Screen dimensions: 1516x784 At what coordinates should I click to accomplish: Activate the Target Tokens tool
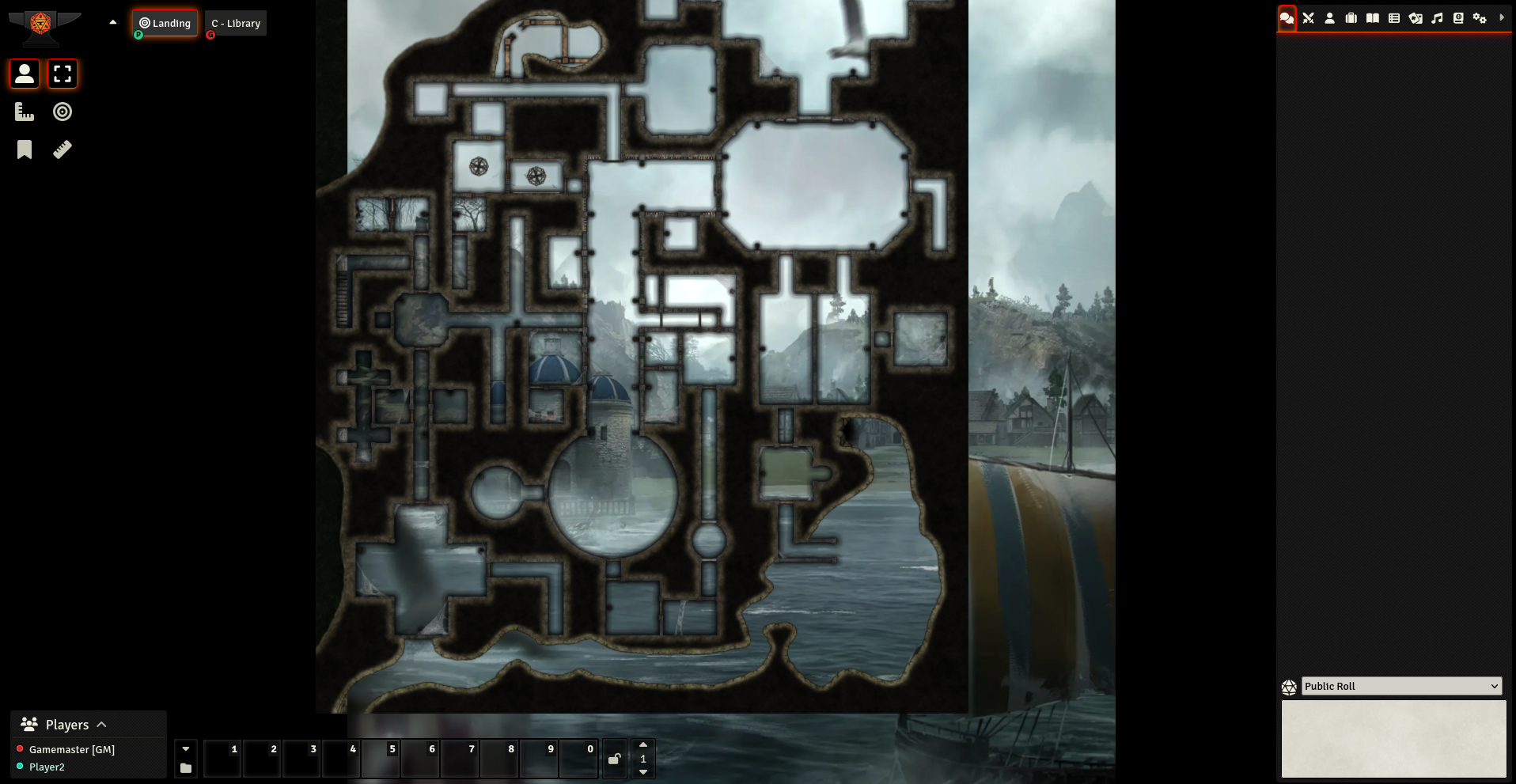coord(62,112)
